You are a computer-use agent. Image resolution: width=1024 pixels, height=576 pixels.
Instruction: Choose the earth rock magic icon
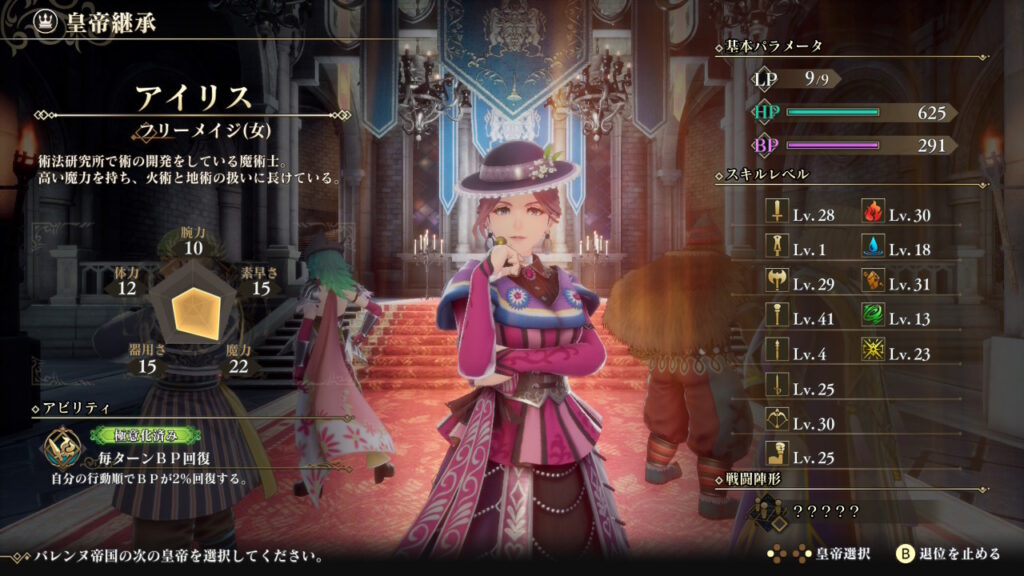[872, 282]
